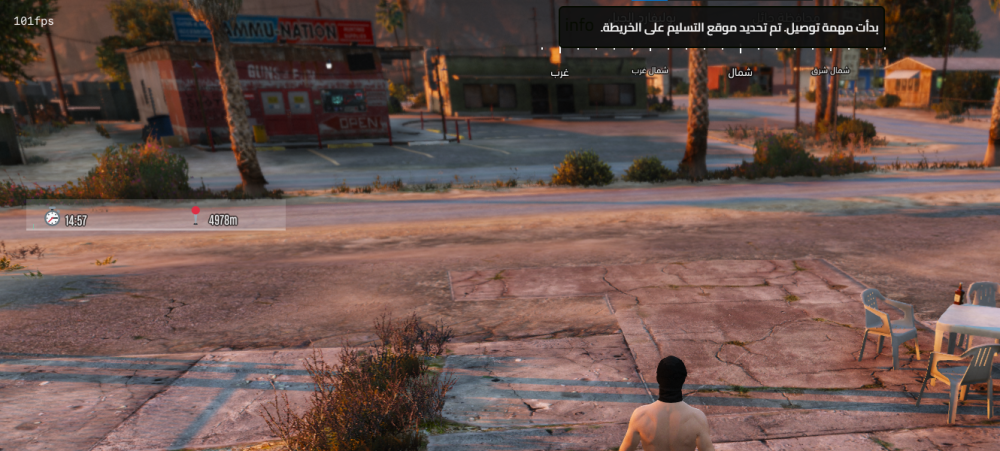Viewport: 1000px width, 451px height.
Task: Click the red delivery location pin icon
Action: click(196, 216)
